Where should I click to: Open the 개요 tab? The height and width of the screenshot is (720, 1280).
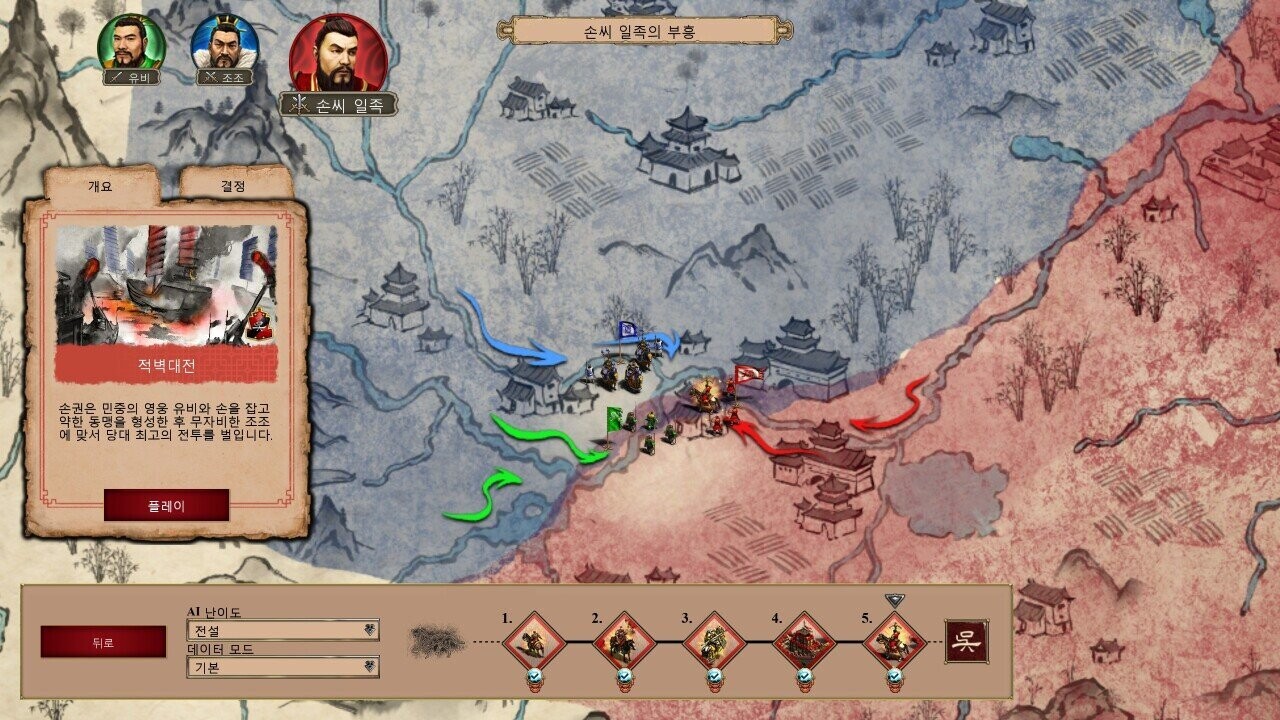101,186
